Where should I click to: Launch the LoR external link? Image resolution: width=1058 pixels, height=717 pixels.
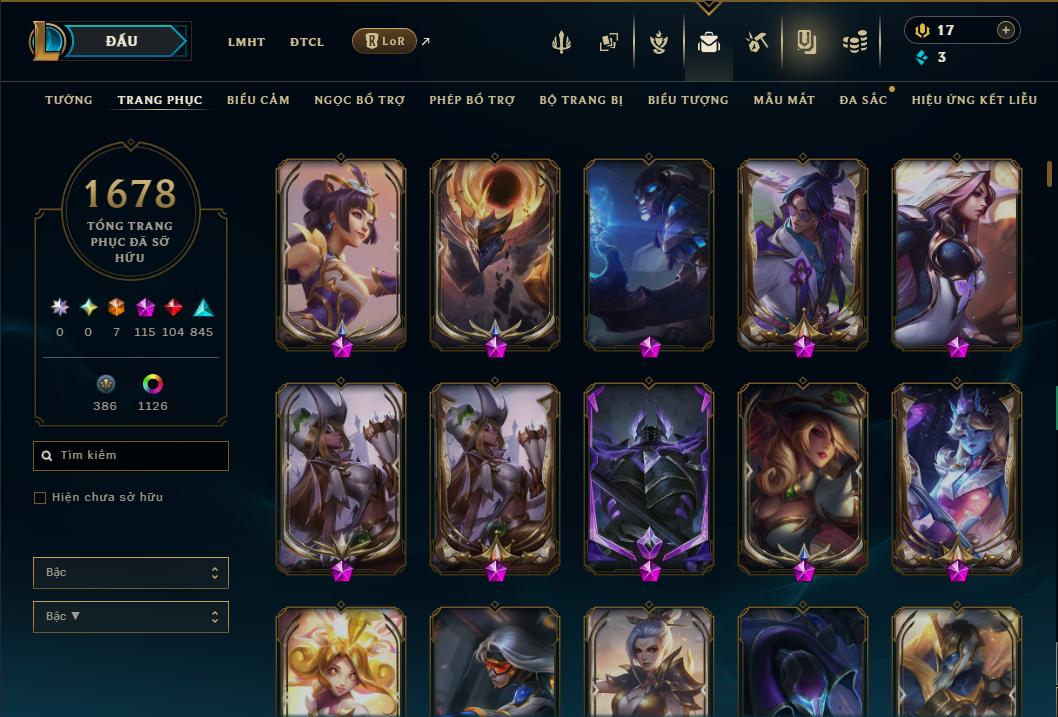coord(385,41)
